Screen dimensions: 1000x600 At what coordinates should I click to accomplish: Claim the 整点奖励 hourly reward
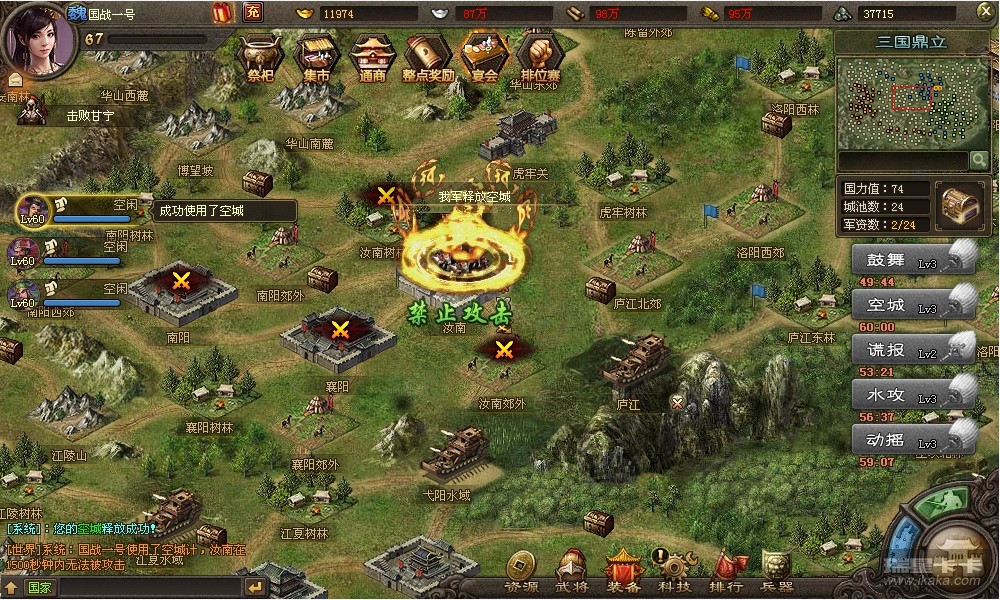tap(428, 57)
